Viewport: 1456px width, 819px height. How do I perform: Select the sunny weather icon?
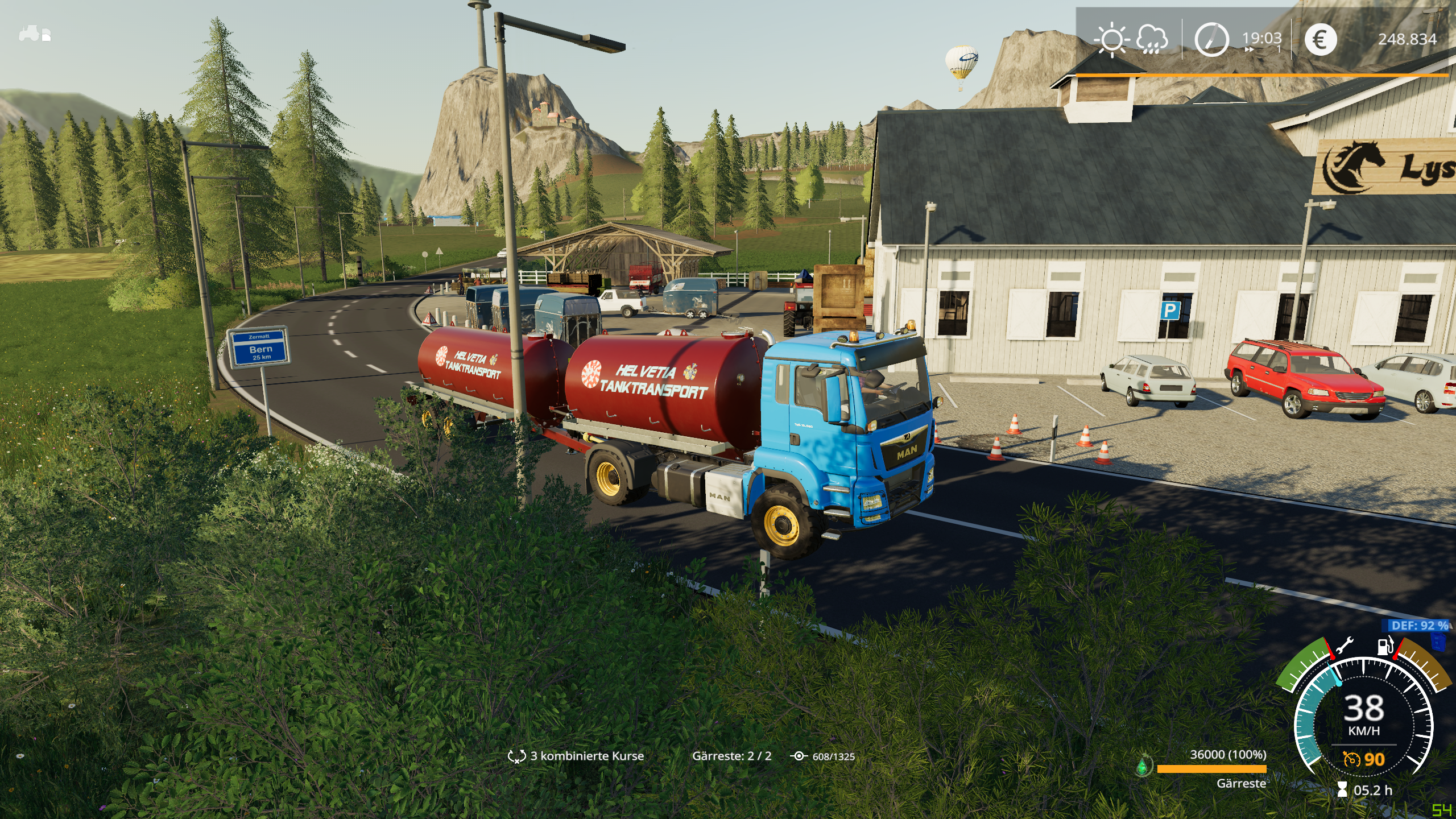click(1111, 40)
